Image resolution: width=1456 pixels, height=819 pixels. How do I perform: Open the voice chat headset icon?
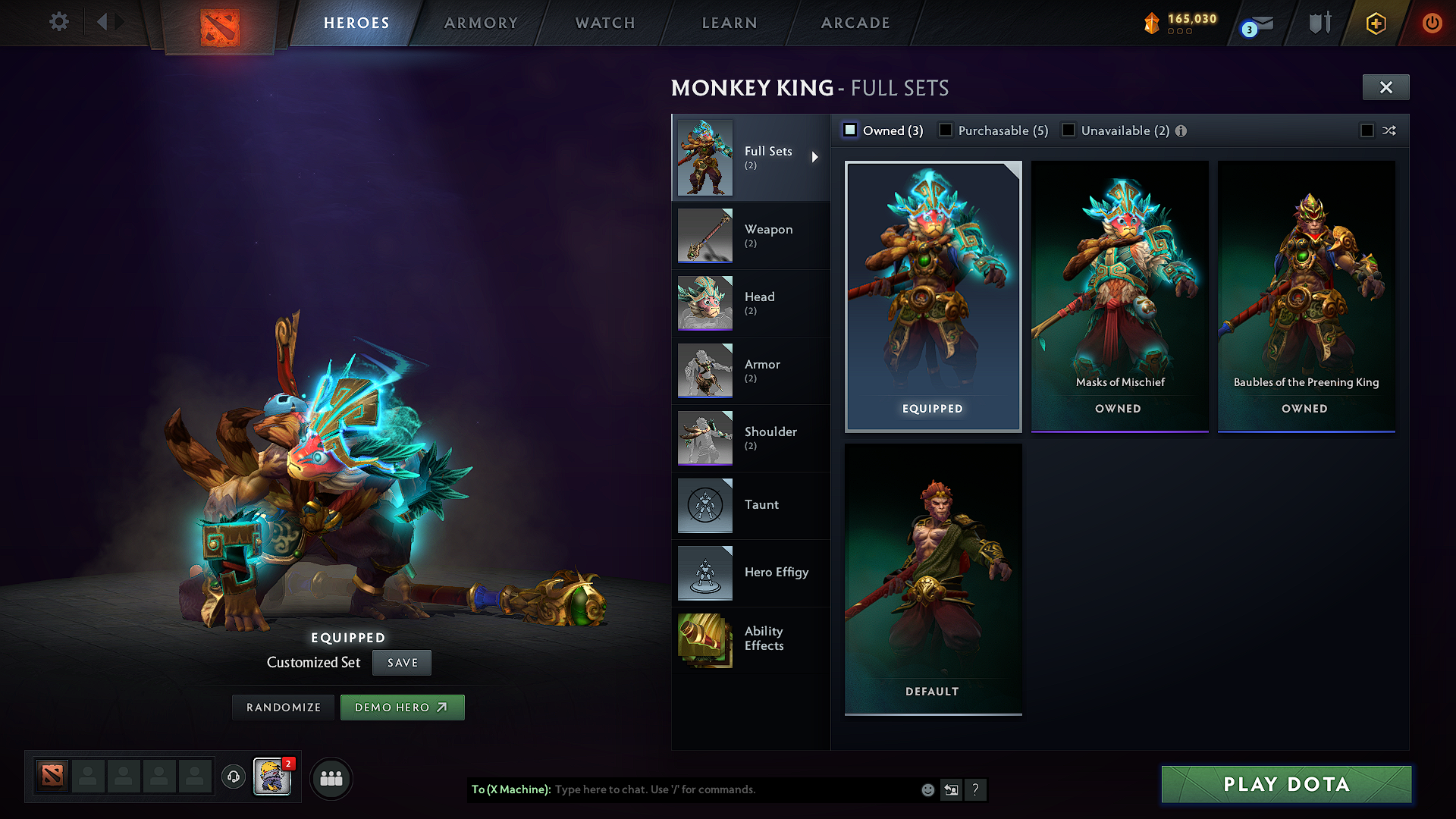coord(234,777)
